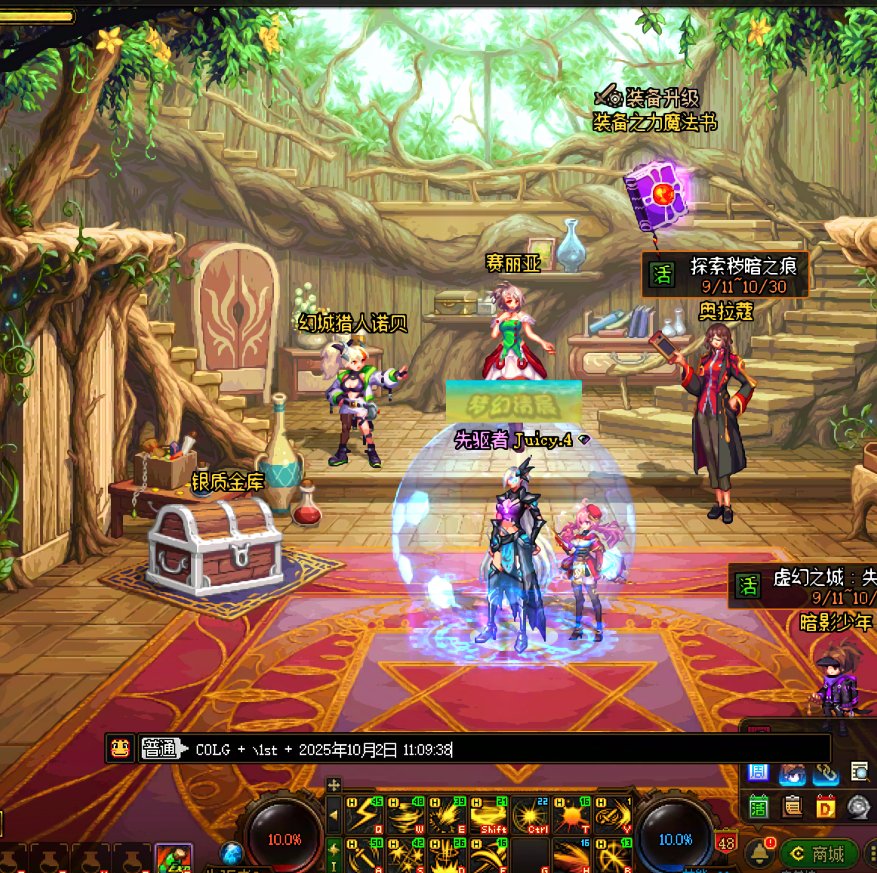Click the skill bar left arrow
Image resolution: width=877 pixels, height=873 pixels.
point(334,817)
